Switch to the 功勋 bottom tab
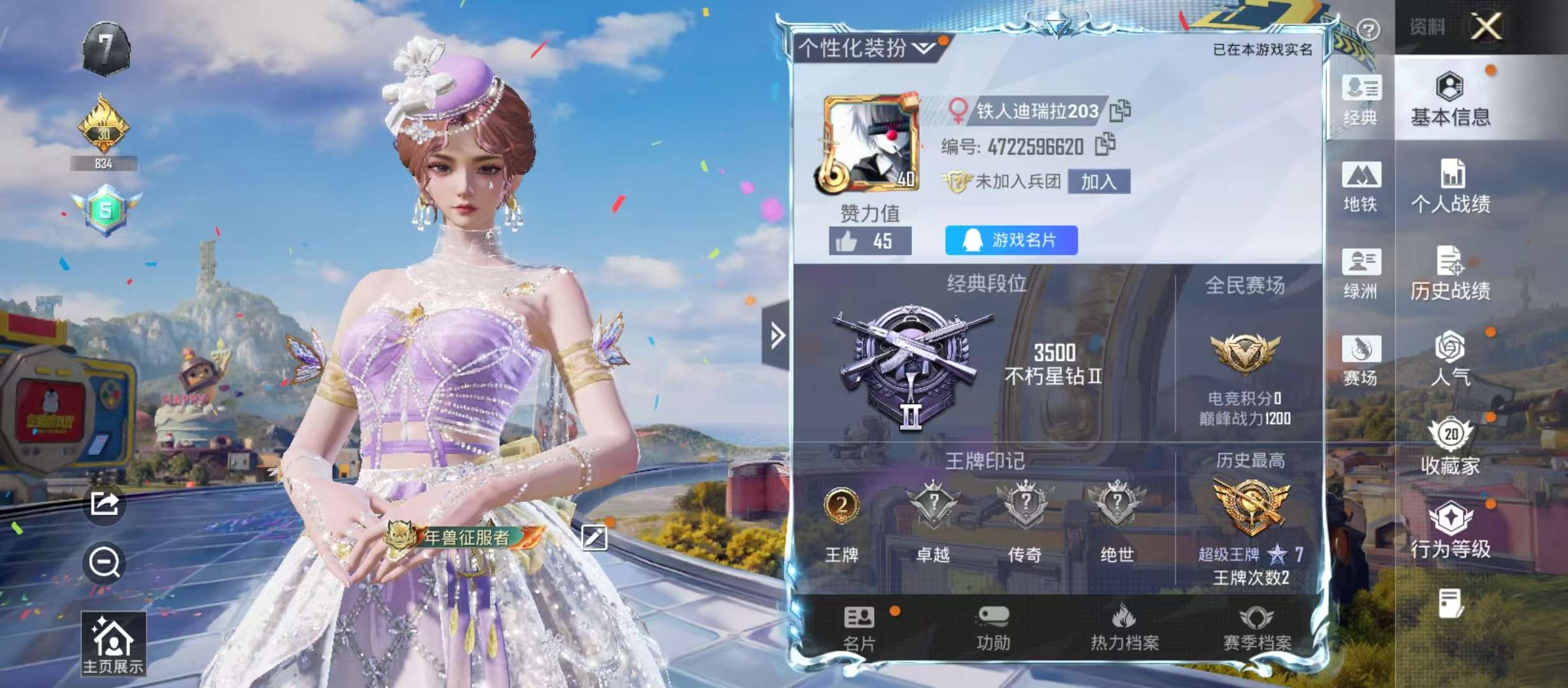Viewport: 1568px width, 688px height. pos(993,628)
